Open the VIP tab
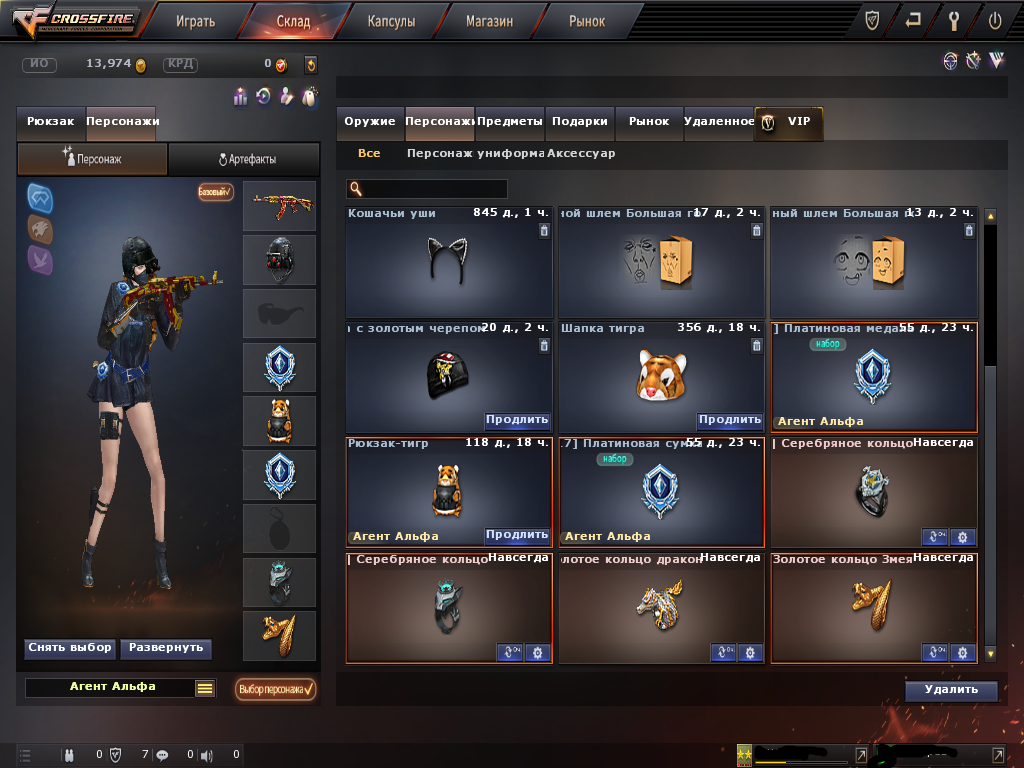 point(789,121)
